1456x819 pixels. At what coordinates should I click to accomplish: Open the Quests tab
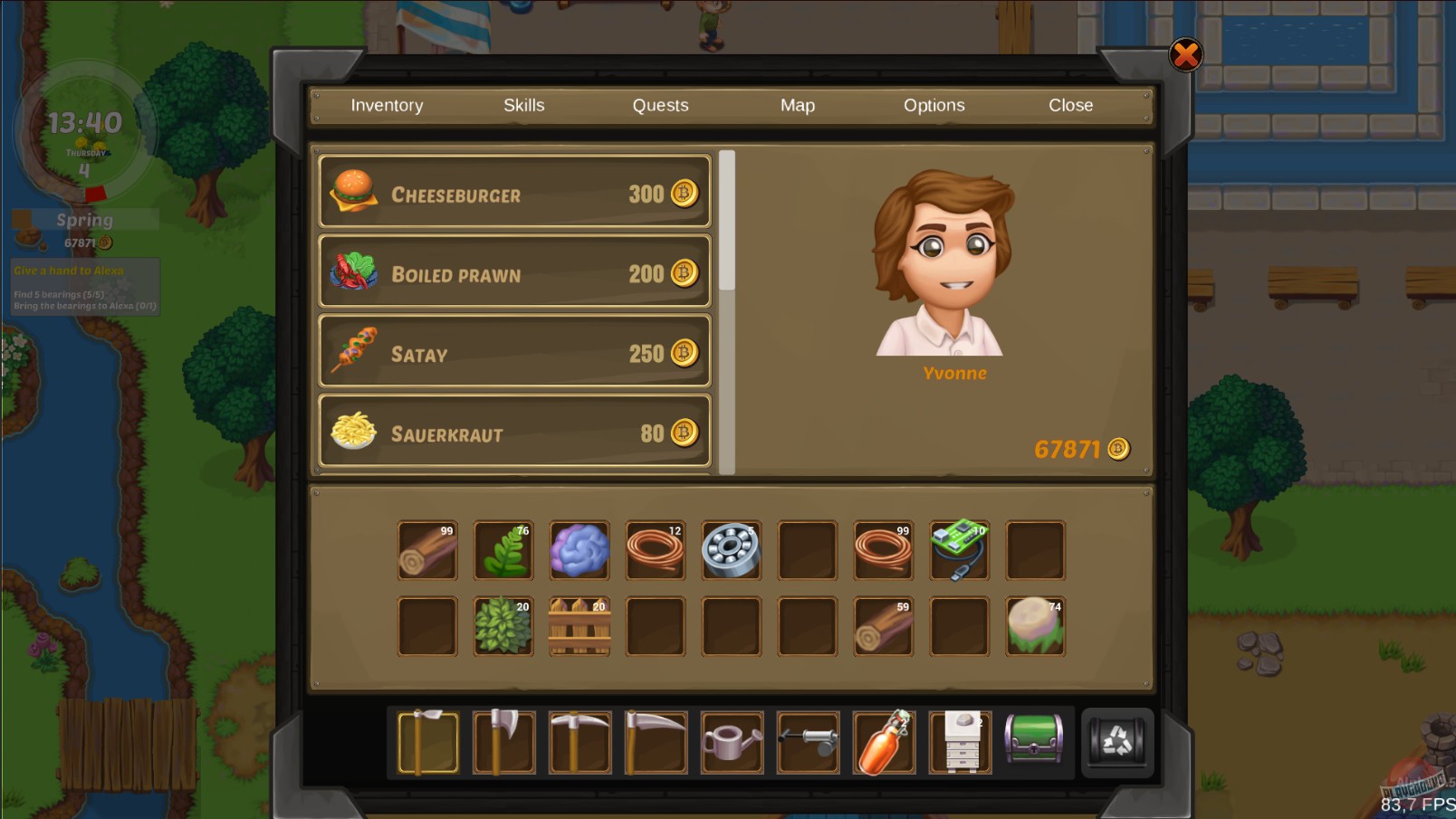(659, 105)
